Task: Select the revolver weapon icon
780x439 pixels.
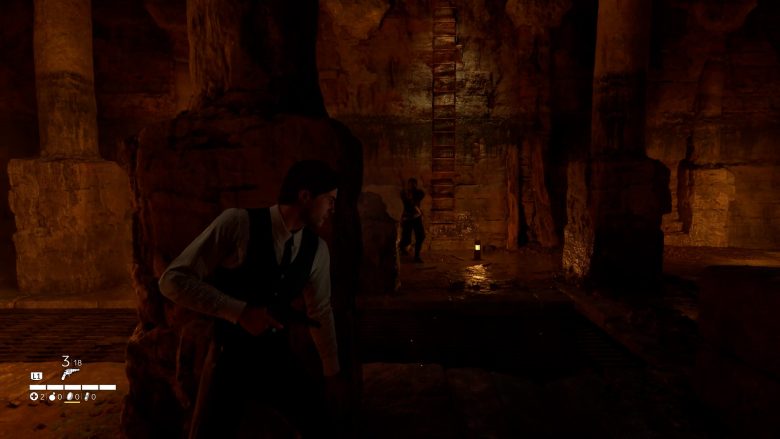Action: click(x=70, y=373)
